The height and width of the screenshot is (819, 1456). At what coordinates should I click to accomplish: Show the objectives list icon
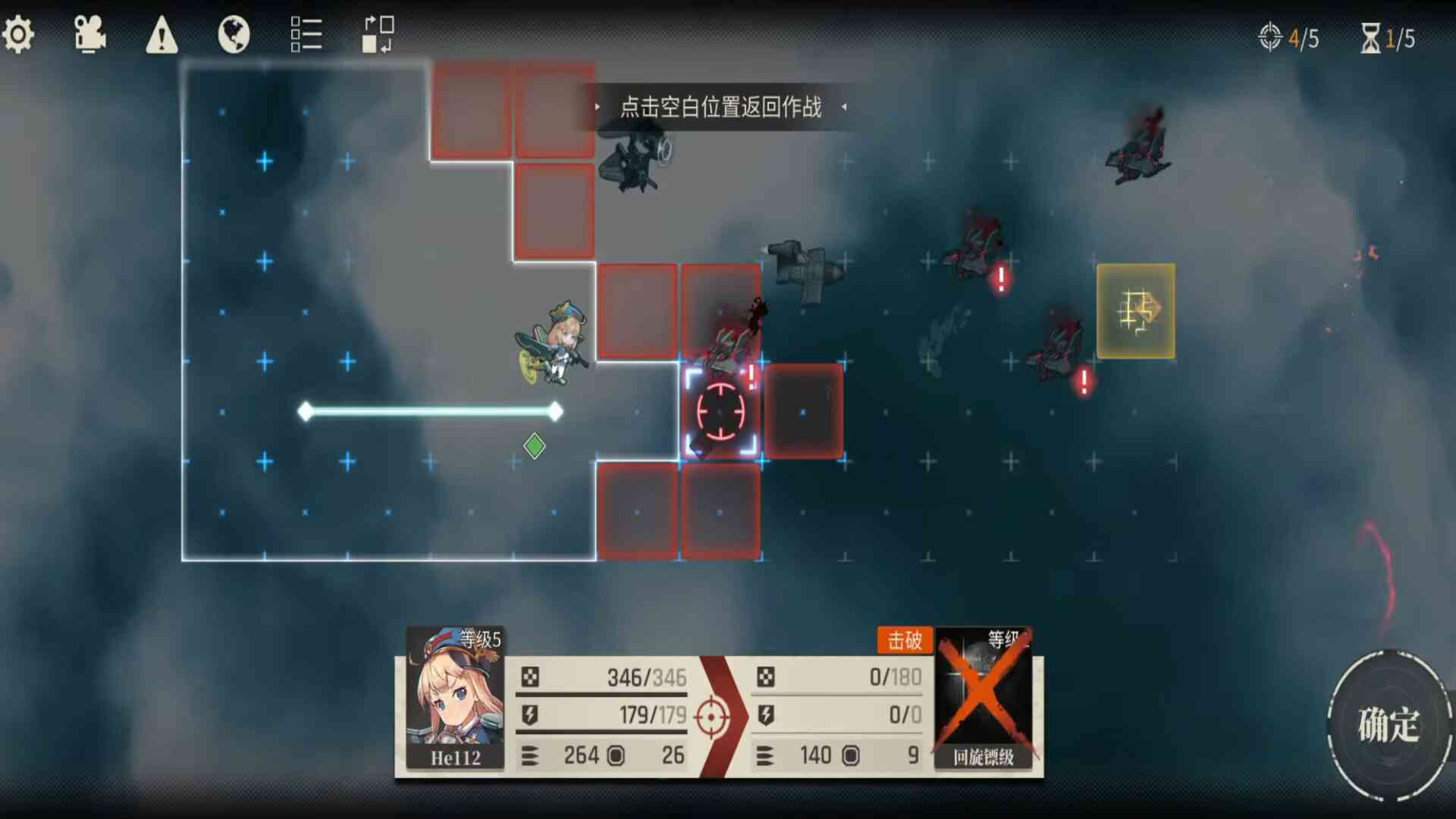click(306, 35)
